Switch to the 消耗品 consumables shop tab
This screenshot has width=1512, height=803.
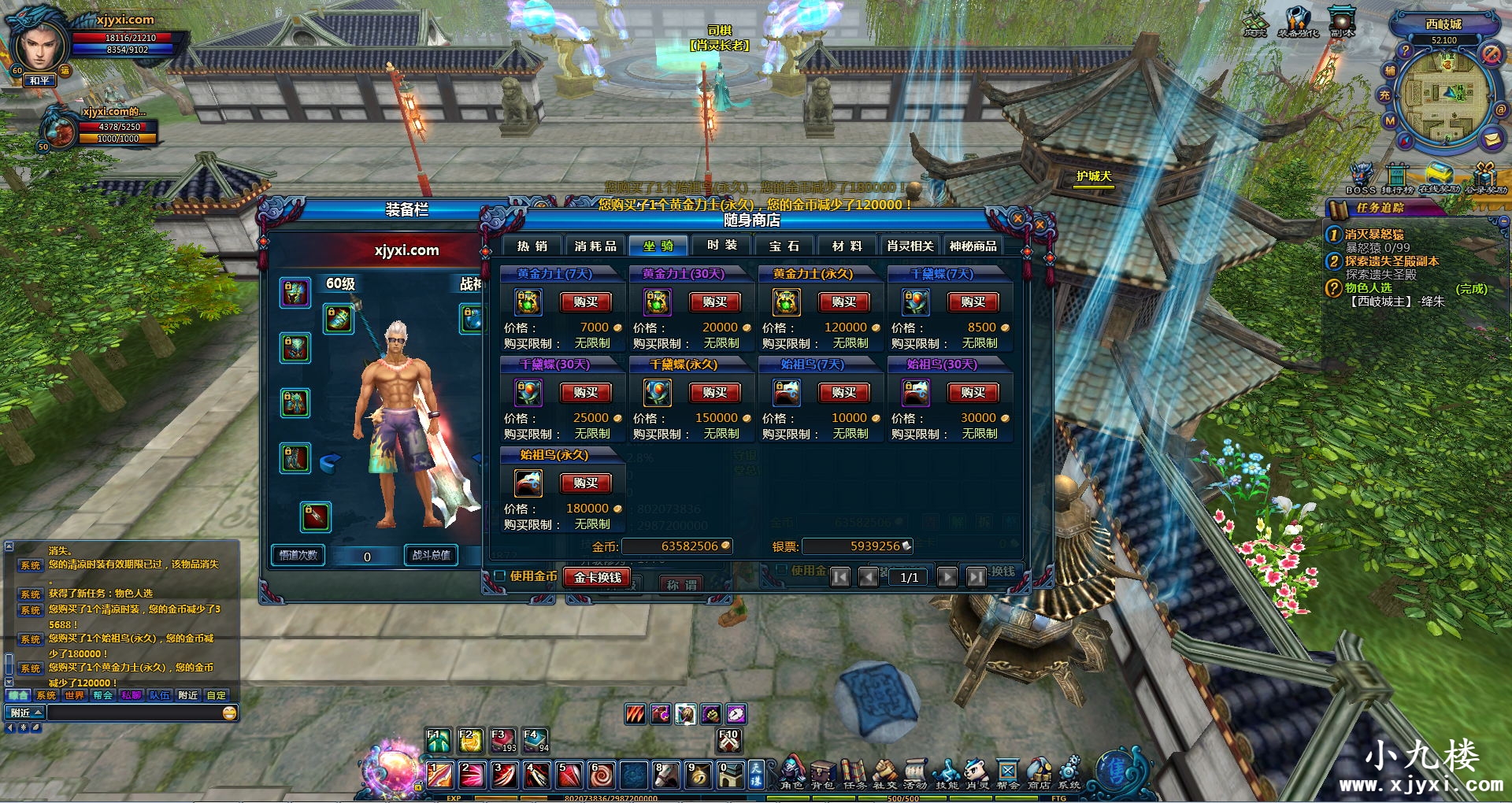click(595, 246)
